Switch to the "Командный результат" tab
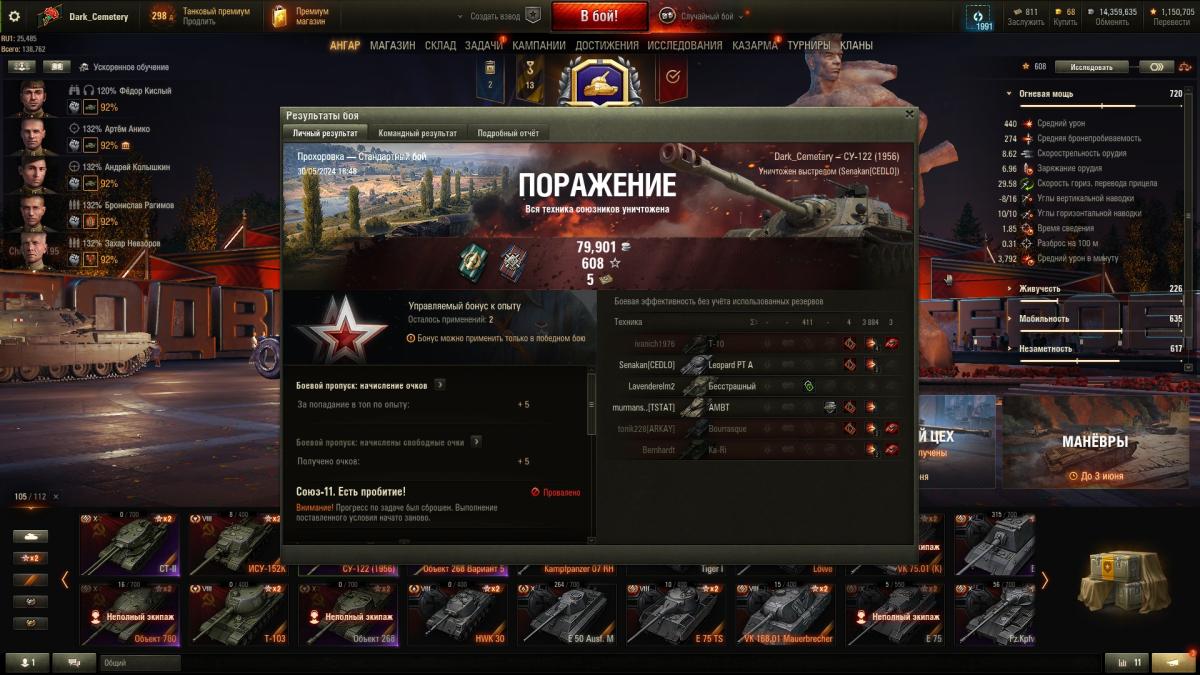The height and width of the screenshot is (675, 1200). pos(417,133)
